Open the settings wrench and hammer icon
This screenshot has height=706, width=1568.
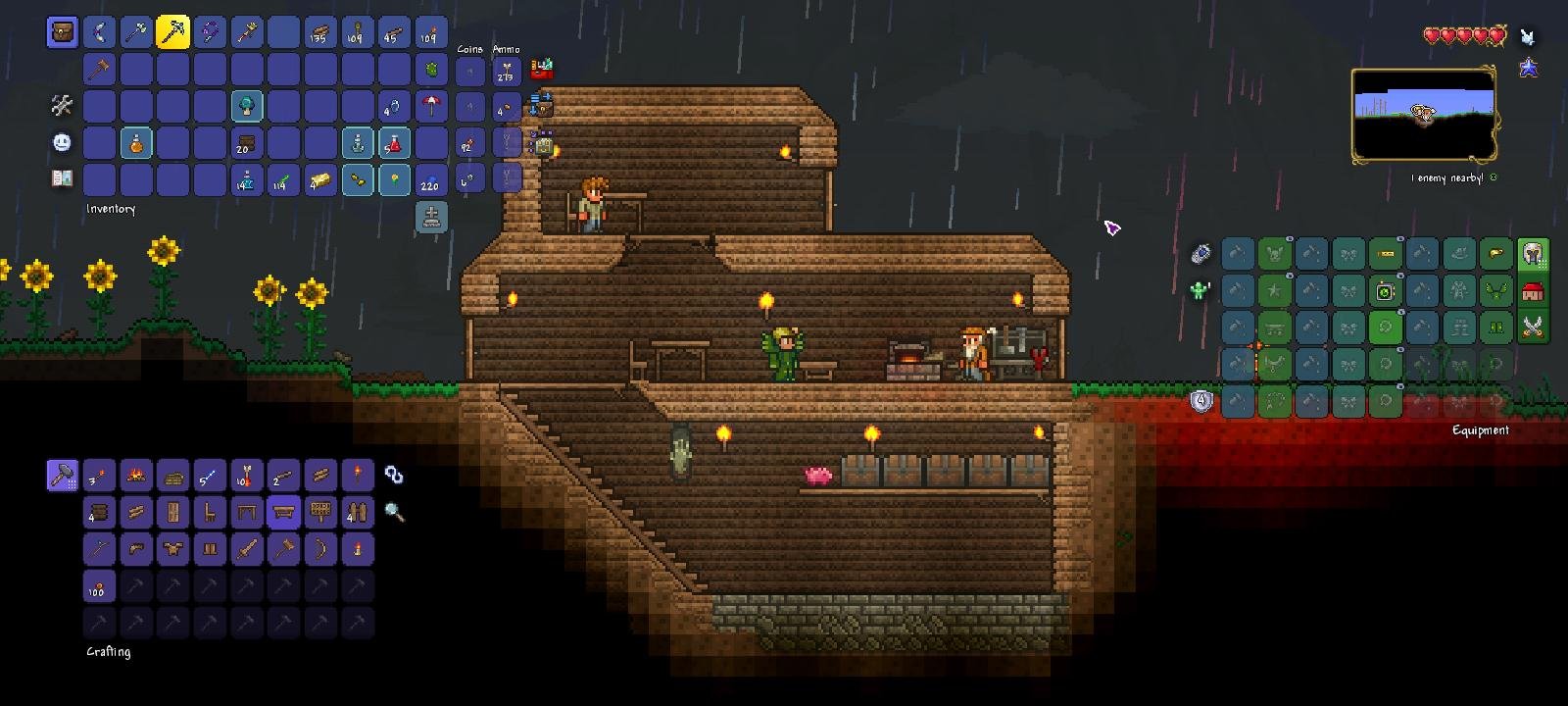[62, 105]
